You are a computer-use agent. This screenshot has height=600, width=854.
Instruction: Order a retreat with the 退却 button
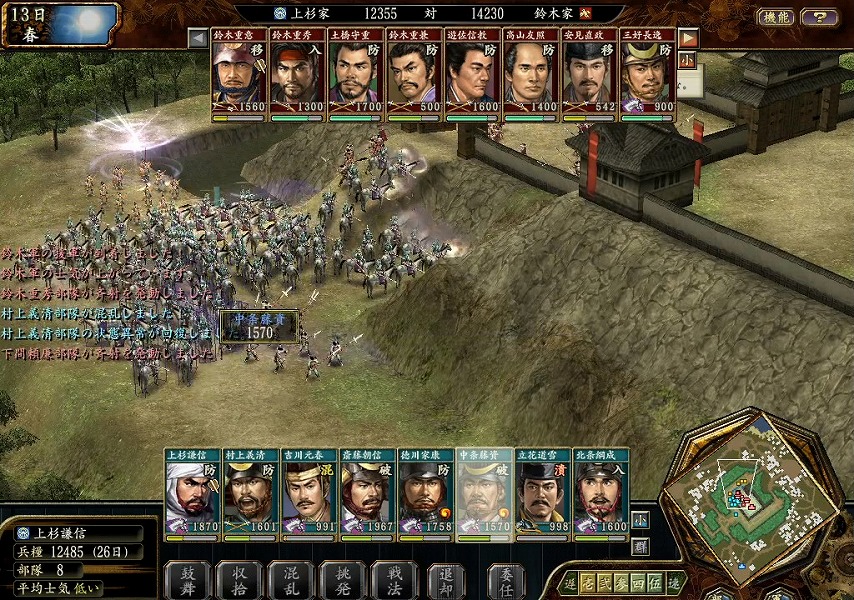pos(447,580)
